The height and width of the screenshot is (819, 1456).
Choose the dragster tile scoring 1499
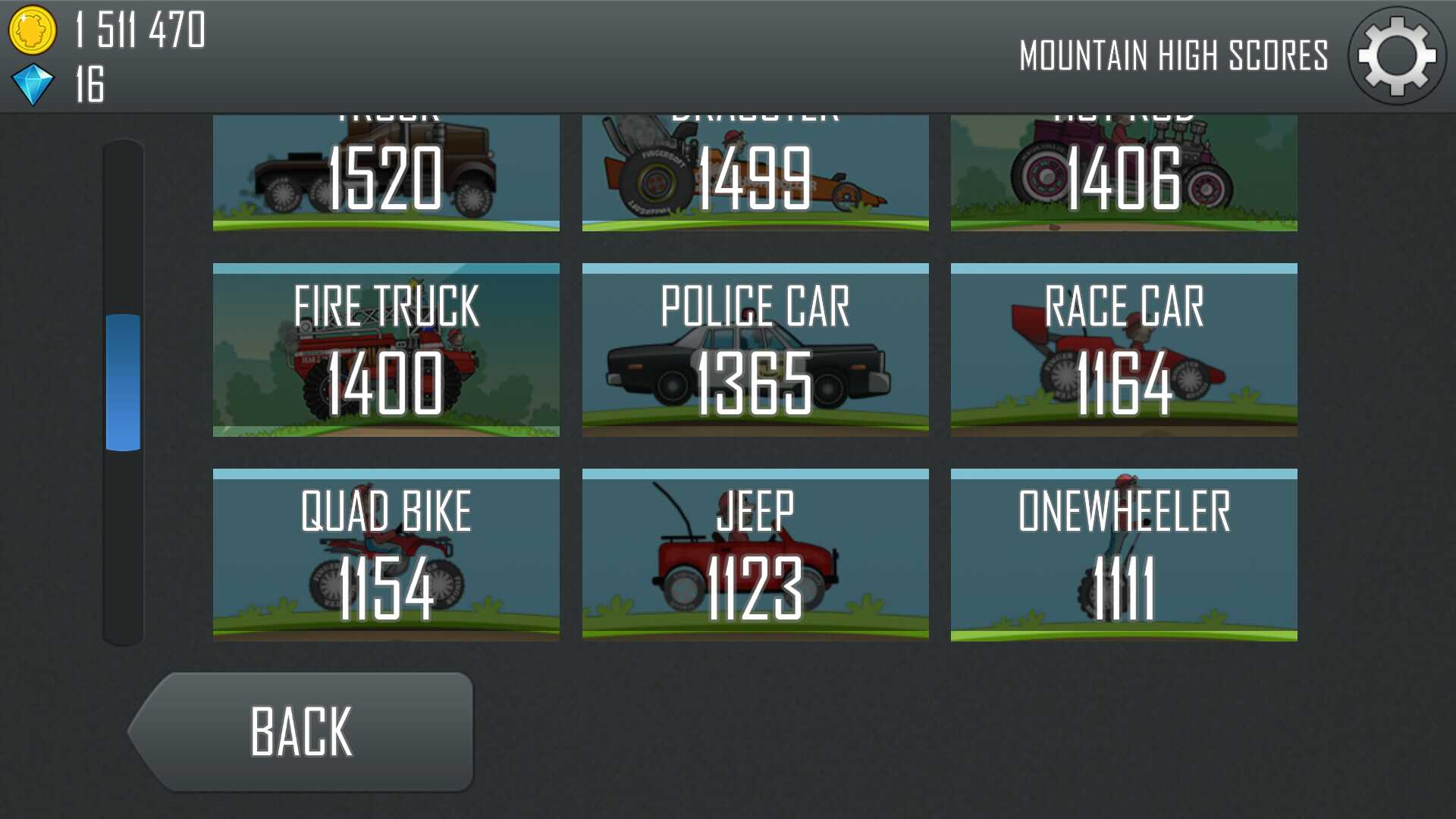[x=755, y=174]
